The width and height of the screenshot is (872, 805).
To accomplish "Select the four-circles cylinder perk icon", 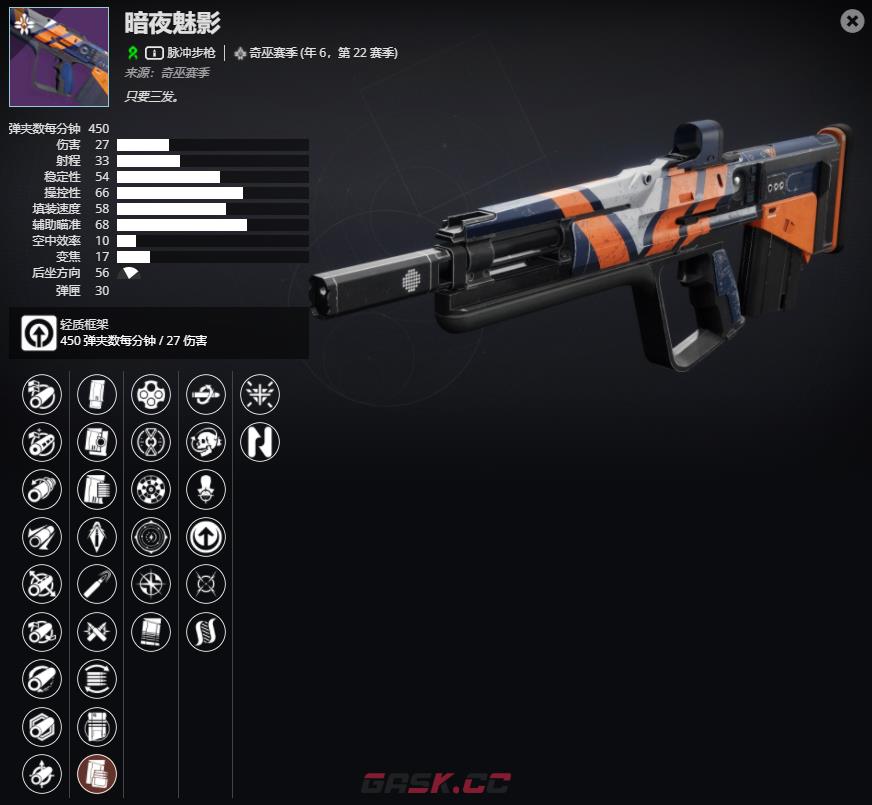I will [x=151, y=395].
